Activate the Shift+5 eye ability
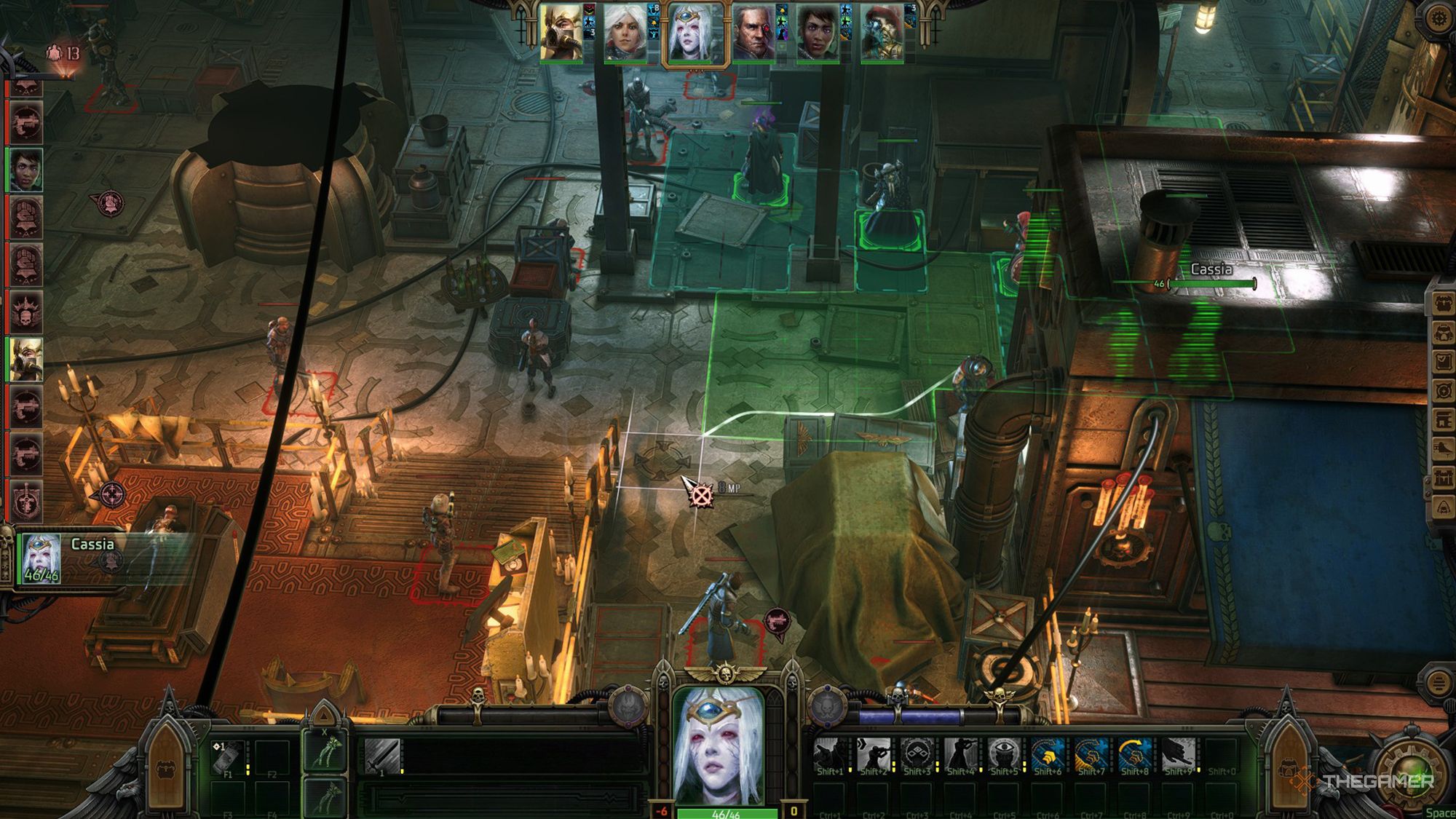The width and height of the screenshot is (1456, 819). click(x=1003, y=756)
